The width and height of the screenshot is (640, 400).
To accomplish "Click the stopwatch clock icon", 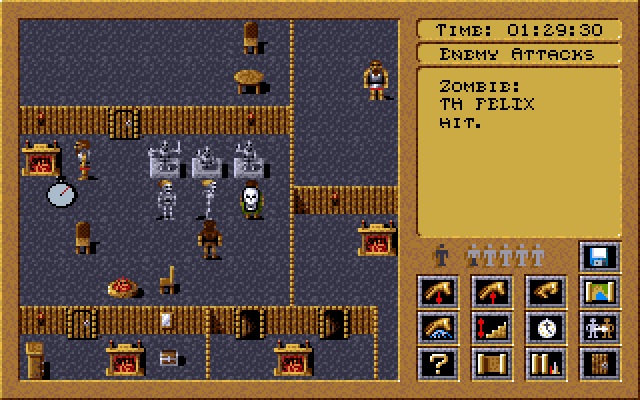I will tap(546, 327).
